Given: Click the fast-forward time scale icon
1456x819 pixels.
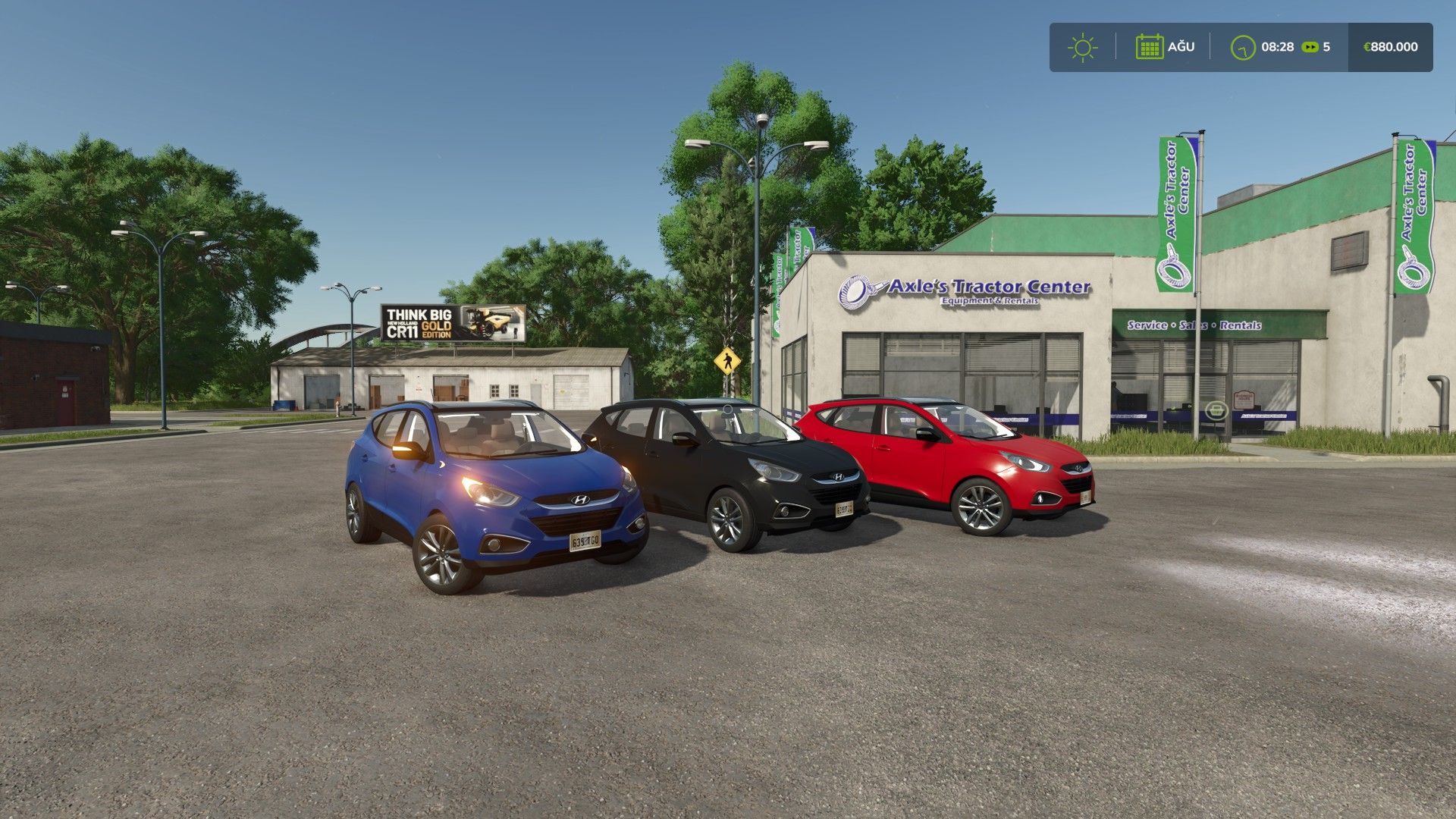Looking at the screenshot, I should pyautogui.click(x=1310, y=47).
